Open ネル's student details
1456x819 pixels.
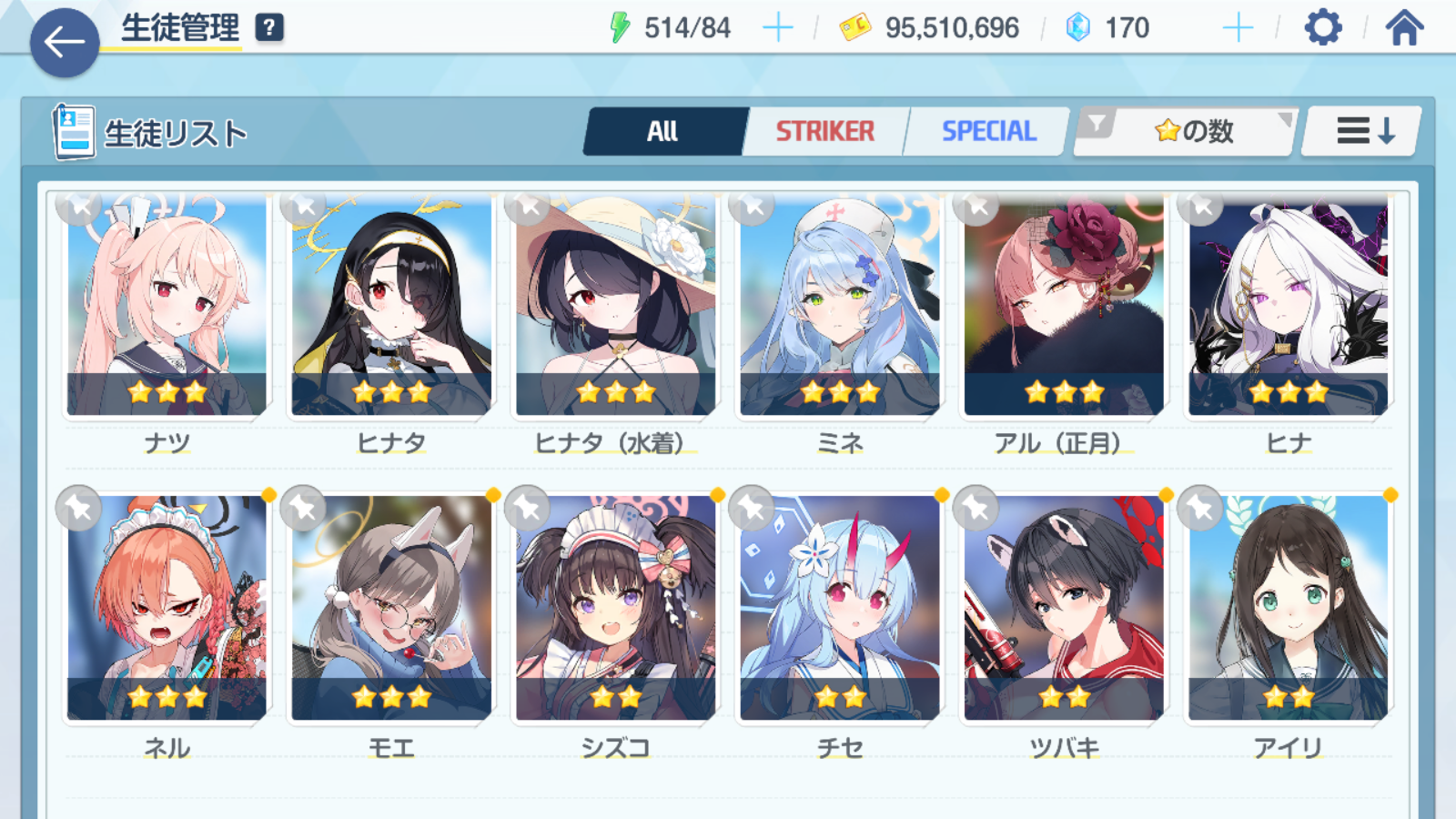pyautogui.click(x=167, y=608)
